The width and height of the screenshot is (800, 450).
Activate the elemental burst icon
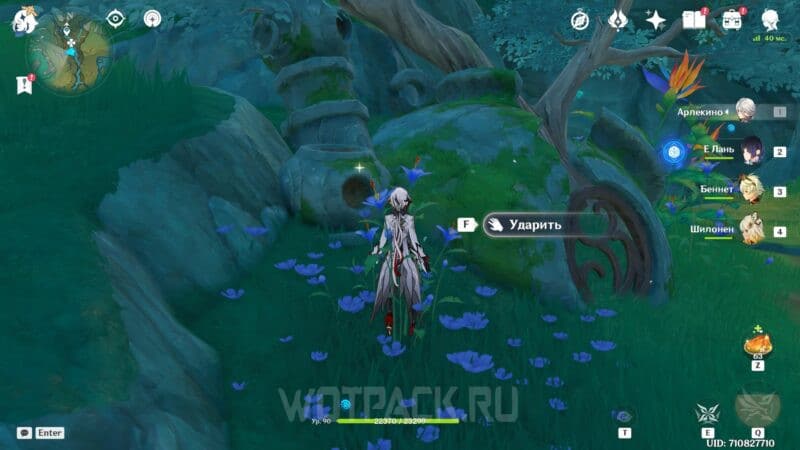(x=756, y=408)
